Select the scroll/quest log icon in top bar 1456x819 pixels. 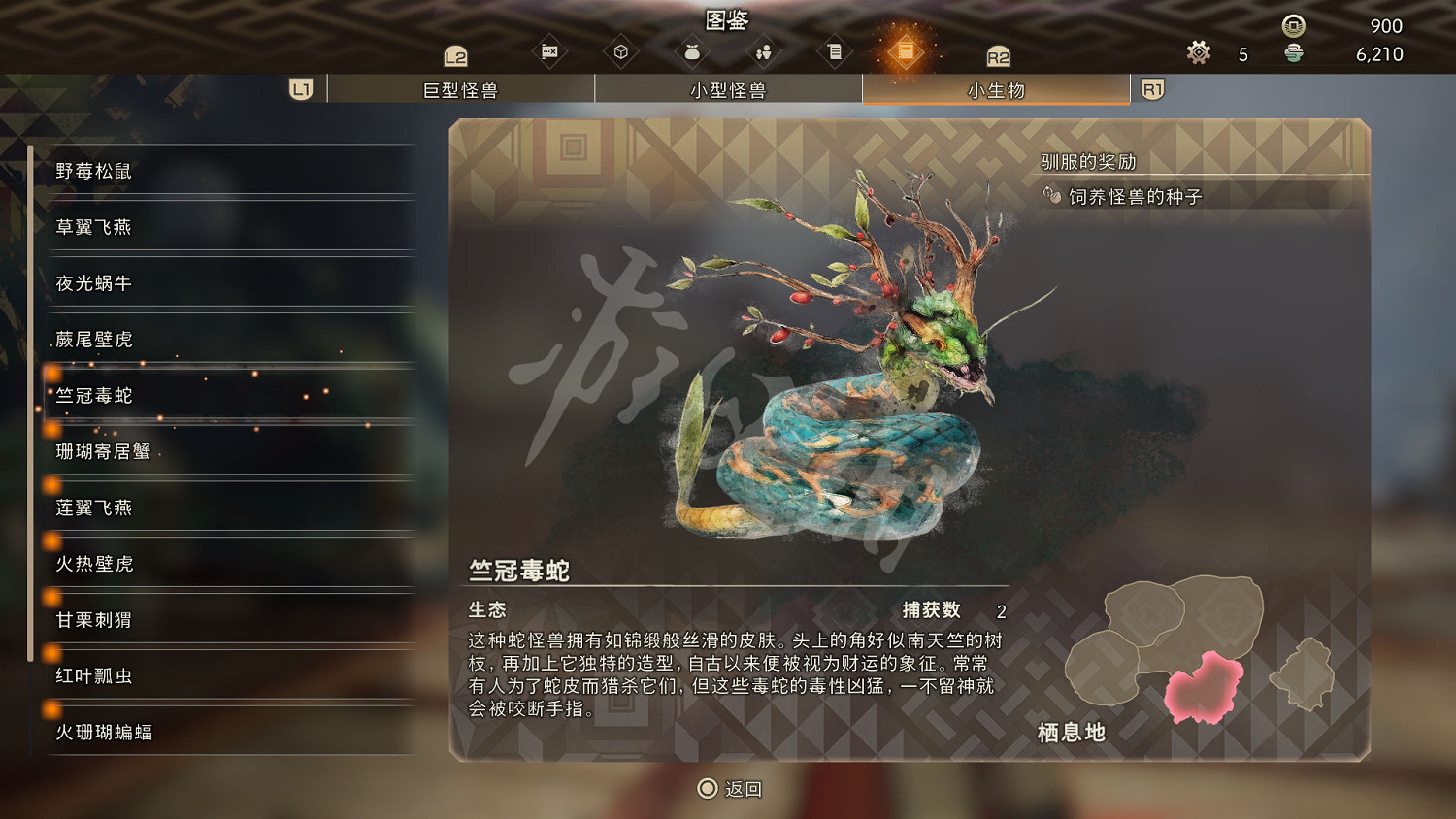(x=835, y=50)
